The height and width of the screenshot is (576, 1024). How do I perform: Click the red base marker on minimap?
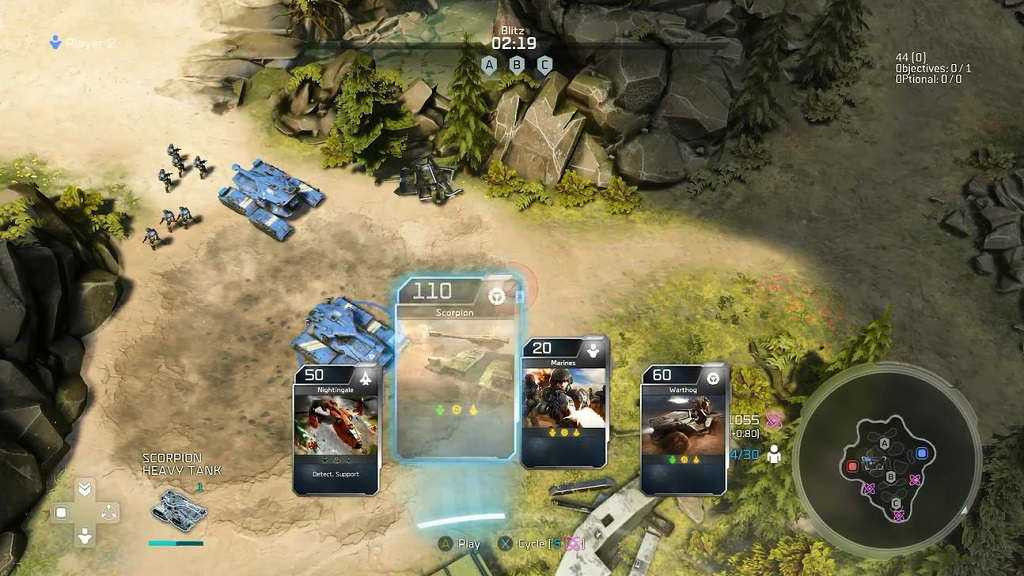tap(852, 466)
